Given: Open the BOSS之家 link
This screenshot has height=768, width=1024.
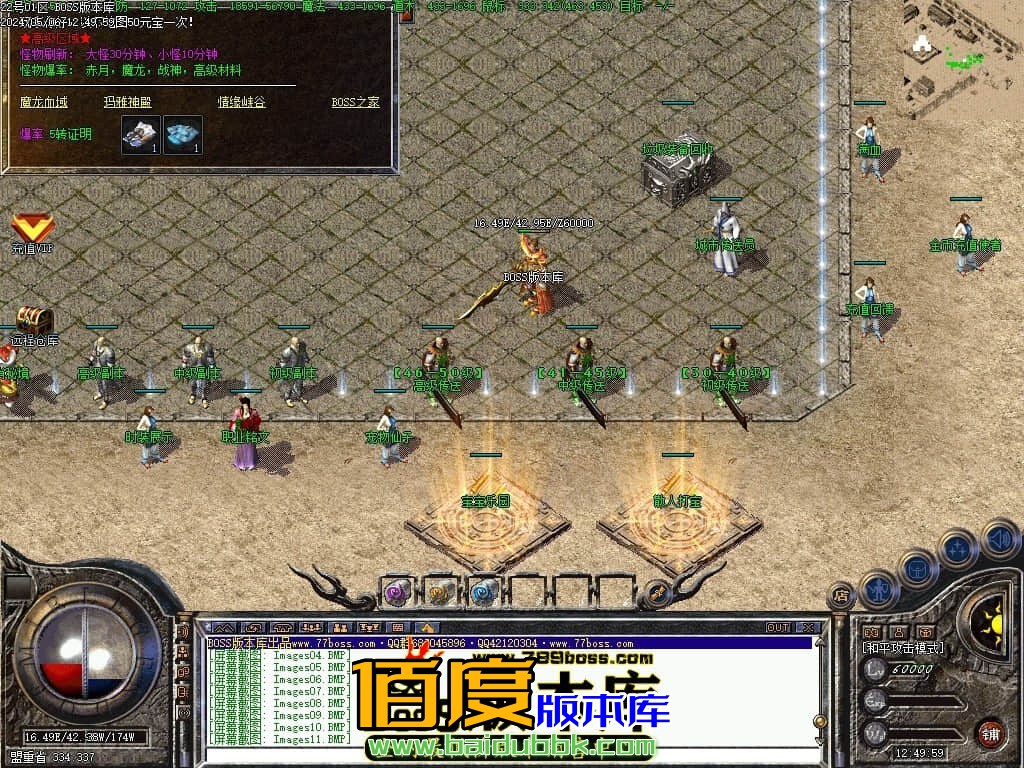Looking at the screenshot, I should pyautogui.click(x=355, y=102).
